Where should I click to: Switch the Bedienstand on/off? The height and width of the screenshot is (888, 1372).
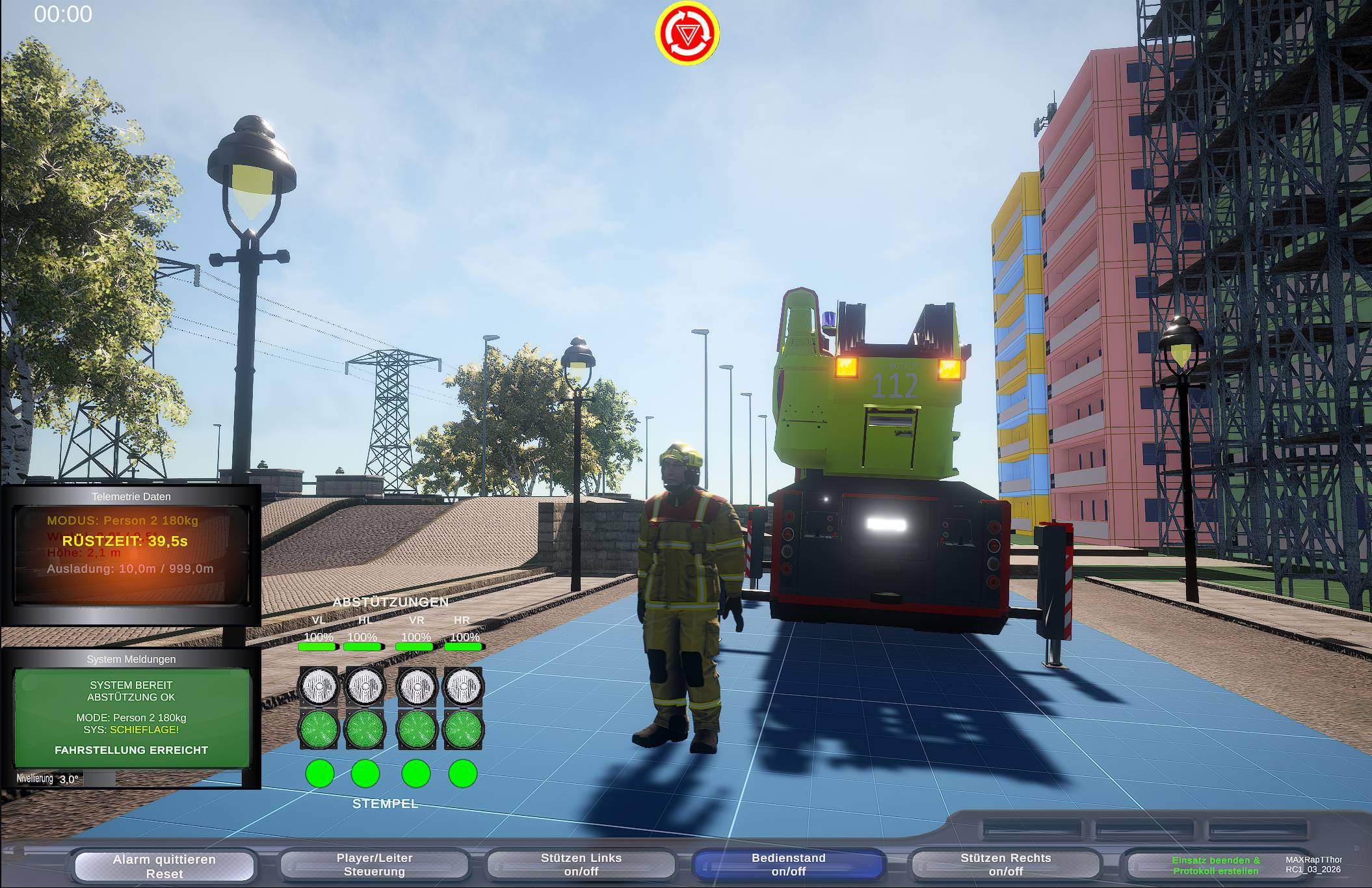tap(788, 865)
